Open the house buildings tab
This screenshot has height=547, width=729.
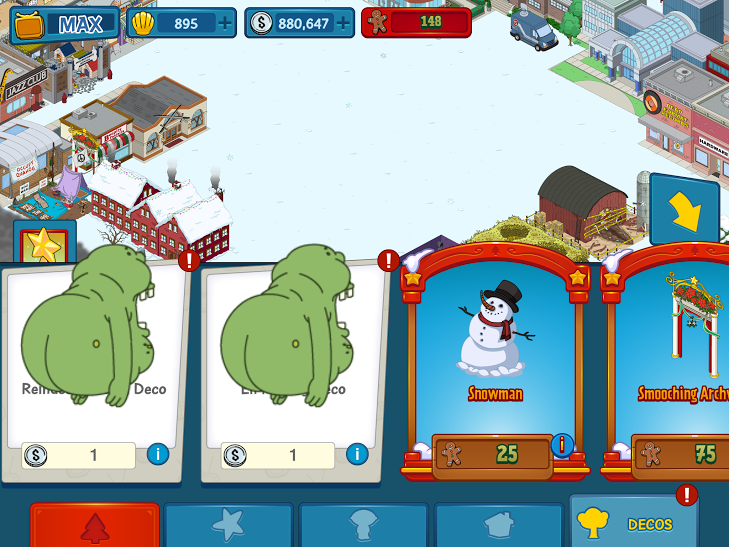coord(497,525)
